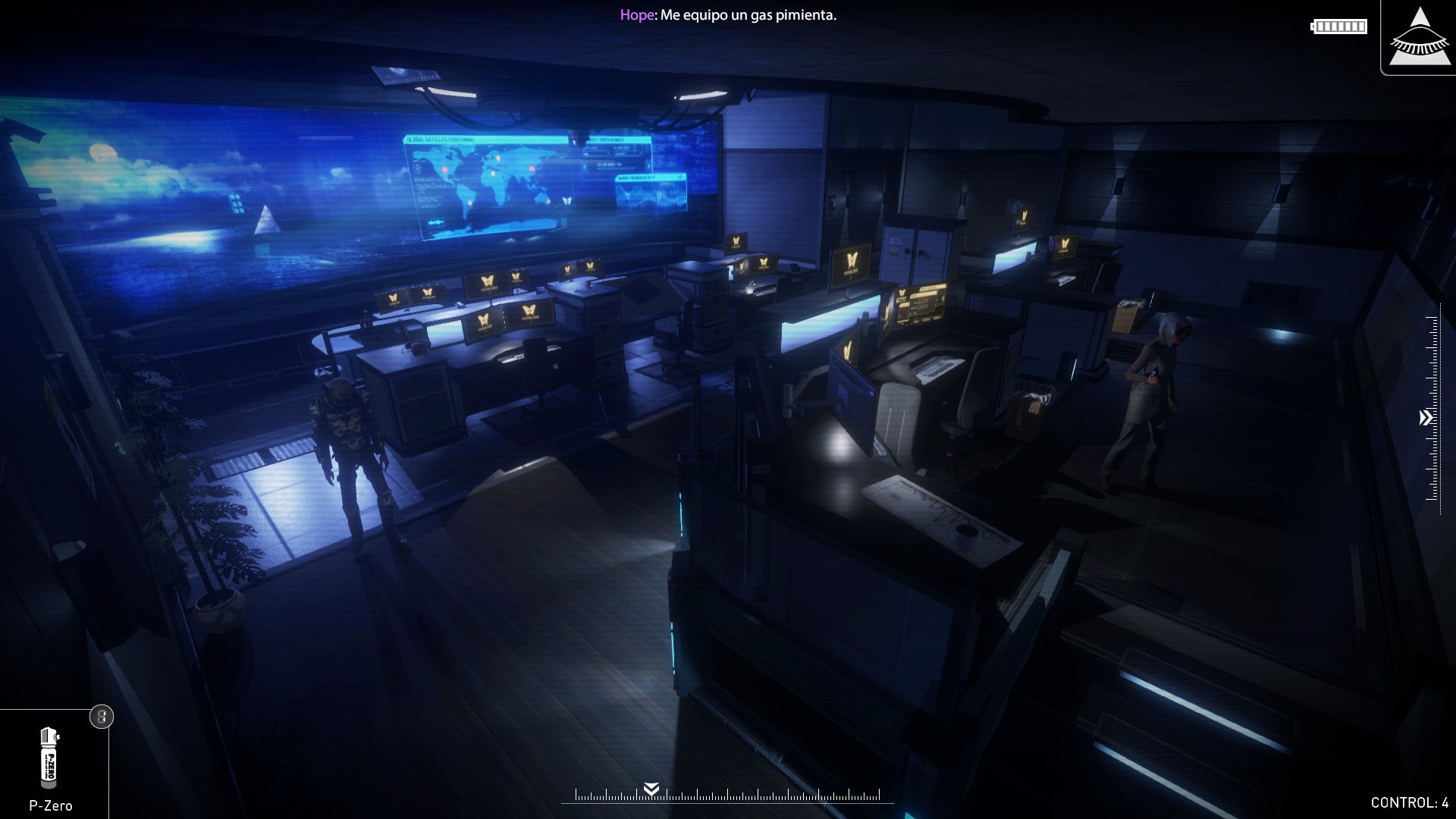
Task: Click the P-Zero quantity counter badge
Action: click(101, 716)
